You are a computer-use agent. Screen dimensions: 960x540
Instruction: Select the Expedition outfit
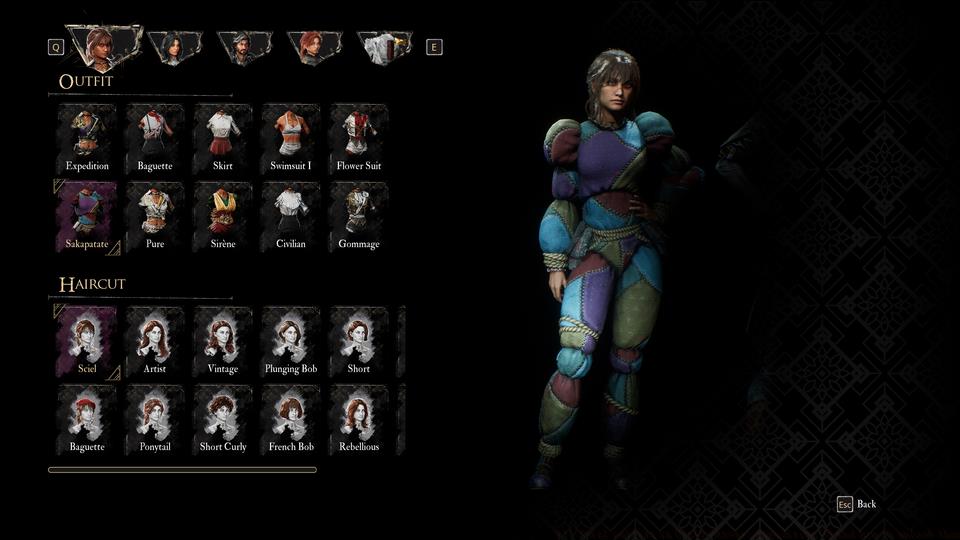coord(87,137)
